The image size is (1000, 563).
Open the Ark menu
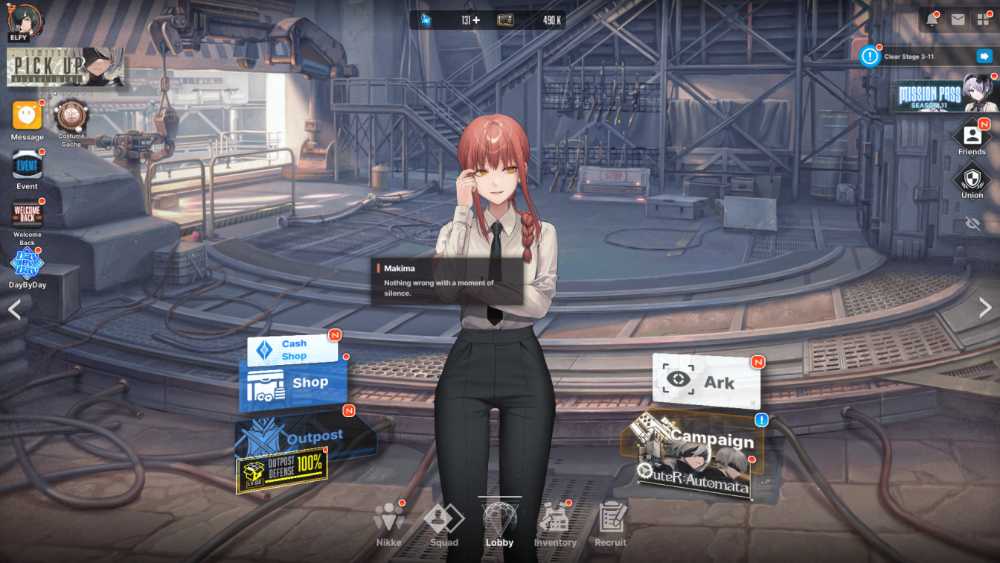pos(706,381)
